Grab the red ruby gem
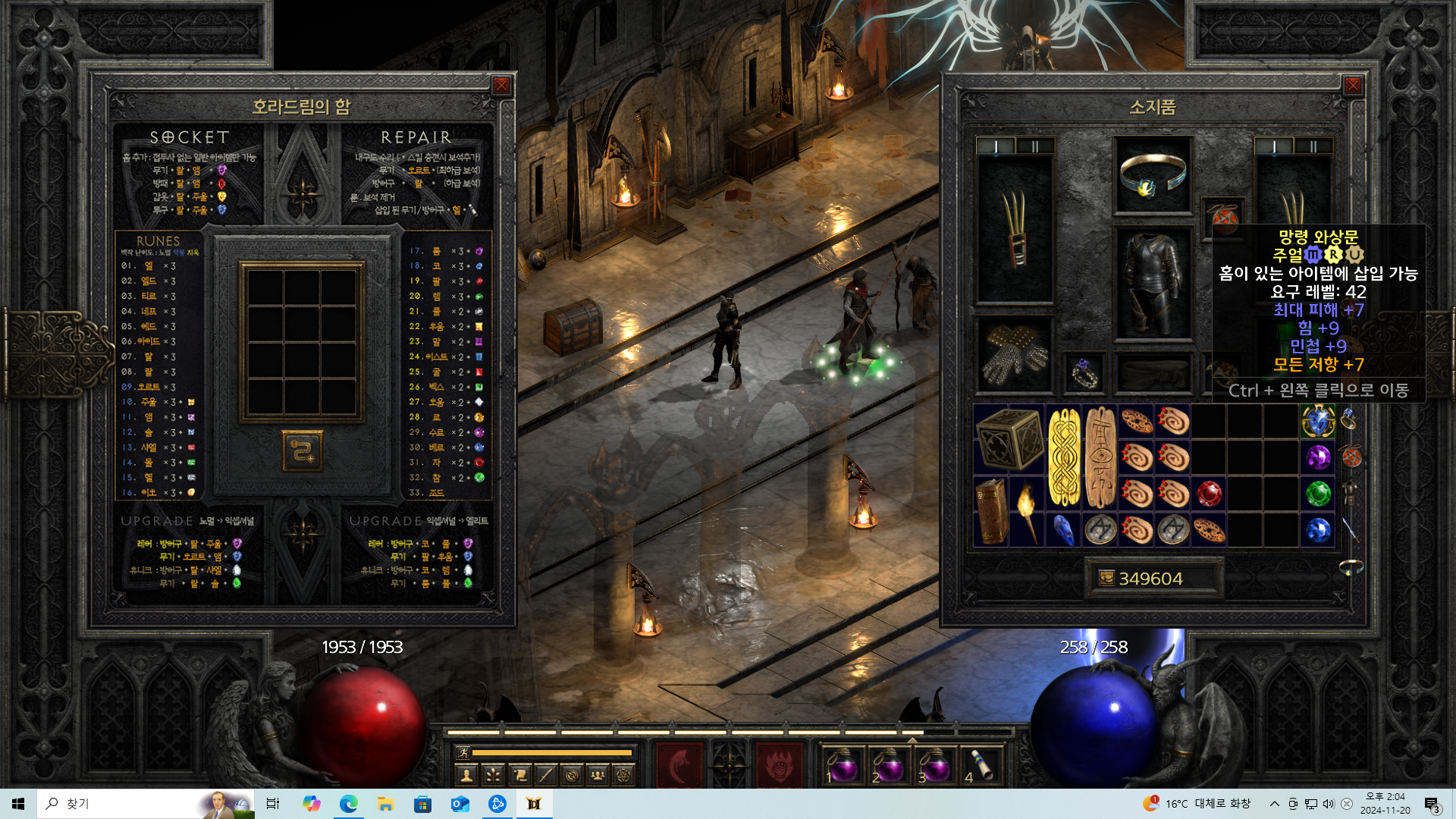This screenshot has height=819, width=1456. (x=1209, y=494)
